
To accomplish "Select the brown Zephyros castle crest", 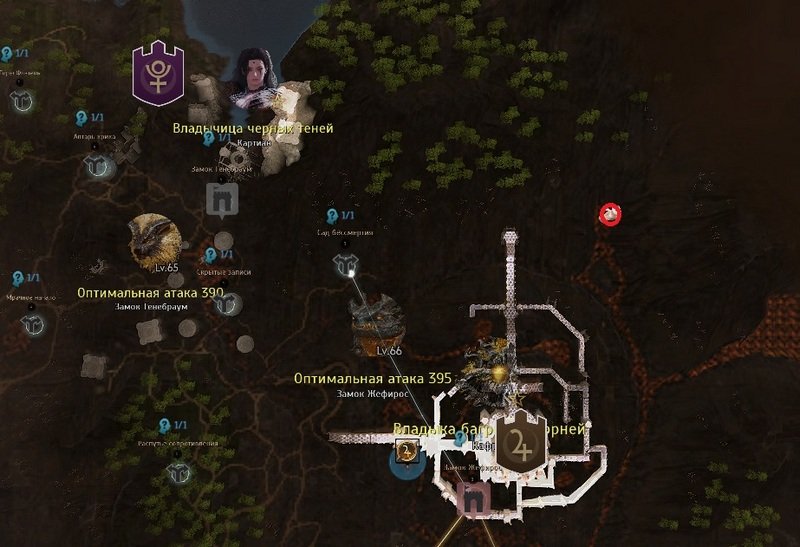I will tap(521, 444).
